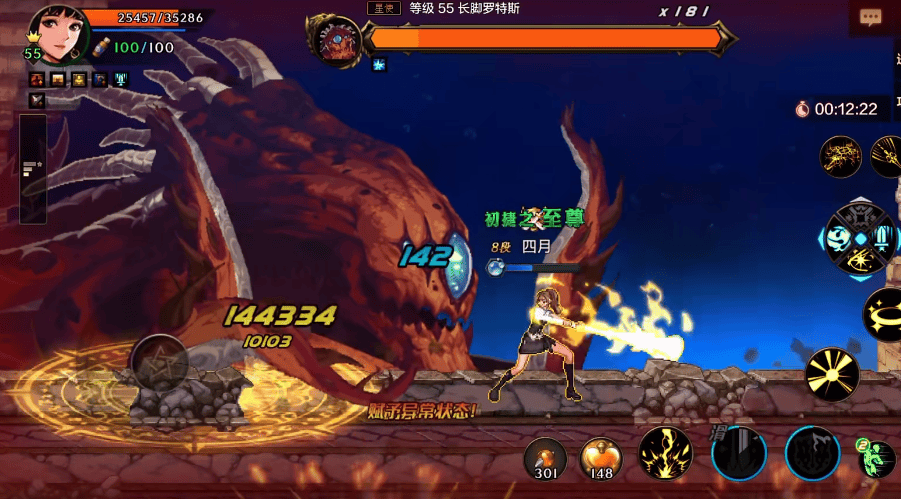Use the potion with 301 count

[546, 457]
